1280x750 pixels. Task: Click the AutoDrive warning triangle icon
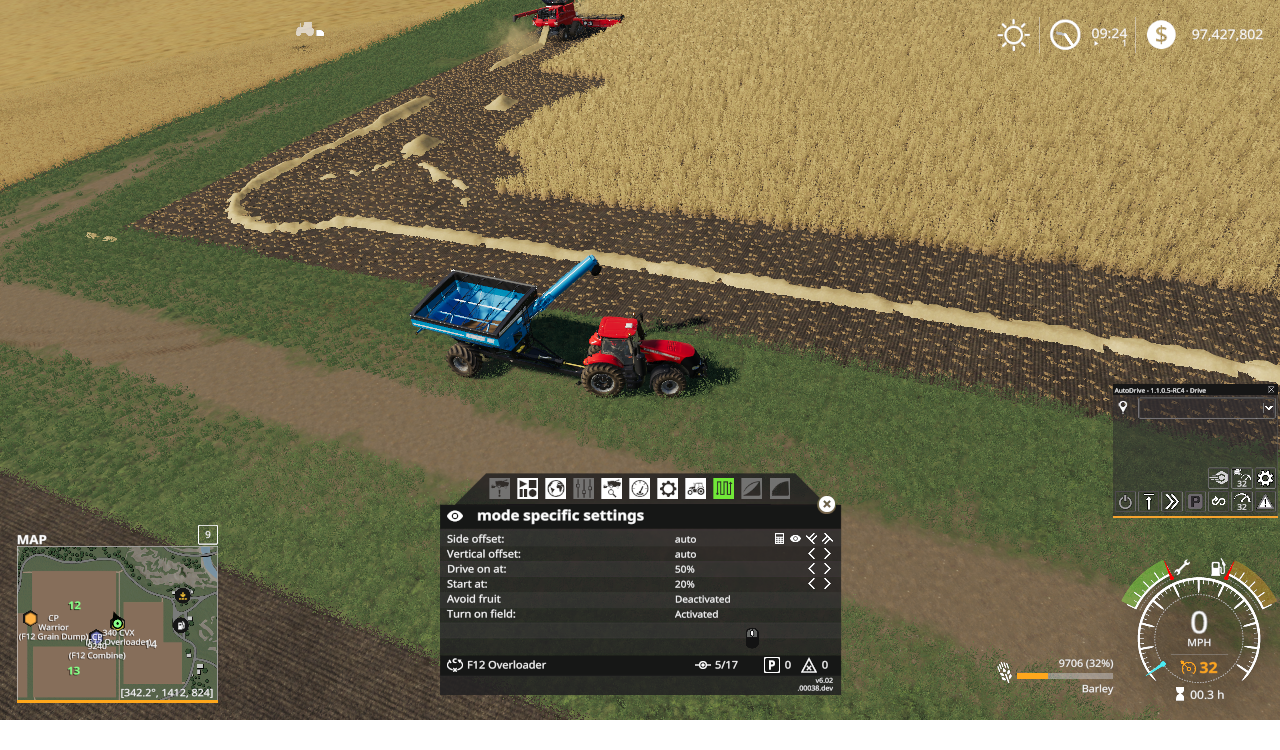tap(1265, 501)
